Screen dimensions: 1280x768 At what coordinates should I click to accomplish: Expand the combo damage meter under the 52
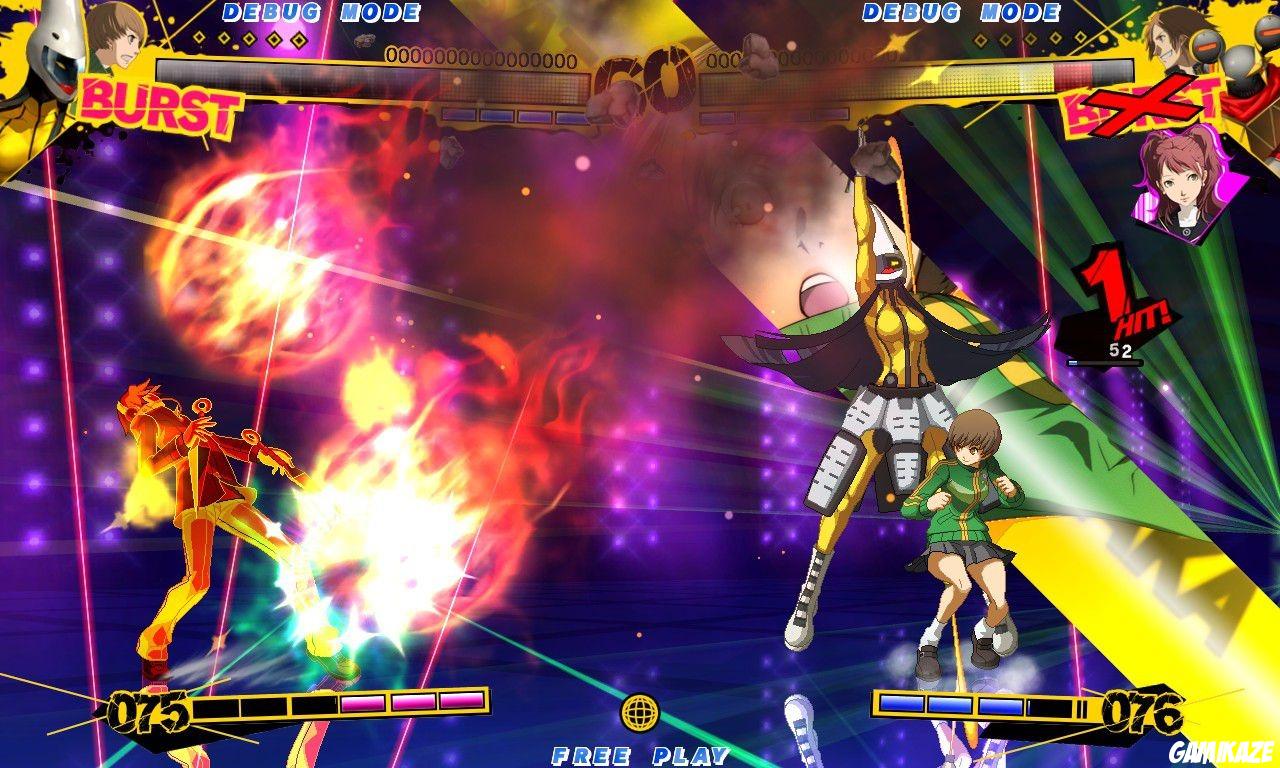[x=1107, y=365]
